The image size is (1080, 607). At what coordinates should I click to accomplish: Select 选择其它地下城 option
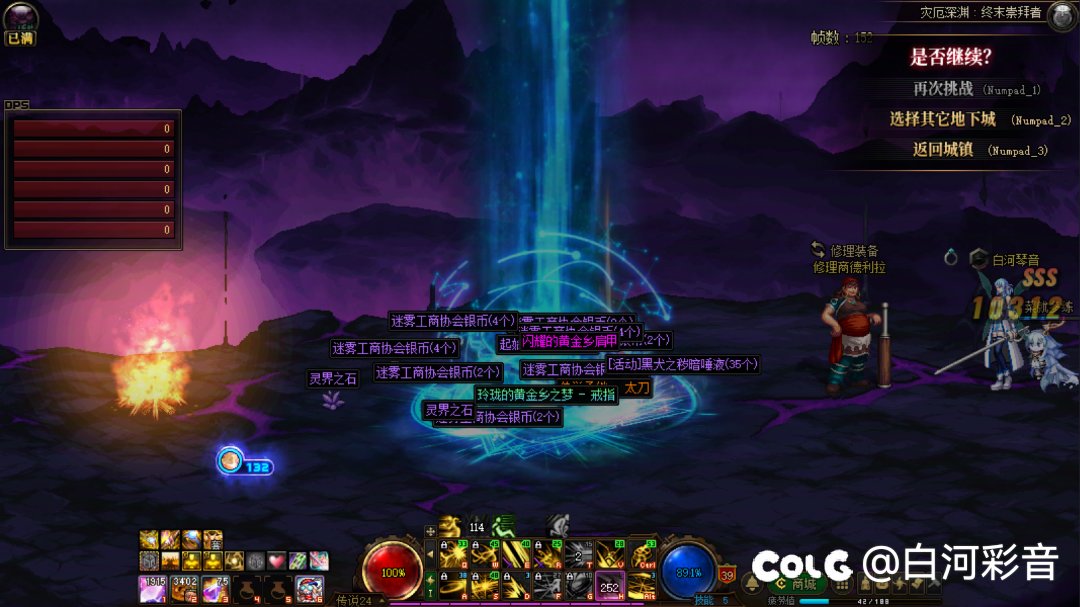(942, 119)
